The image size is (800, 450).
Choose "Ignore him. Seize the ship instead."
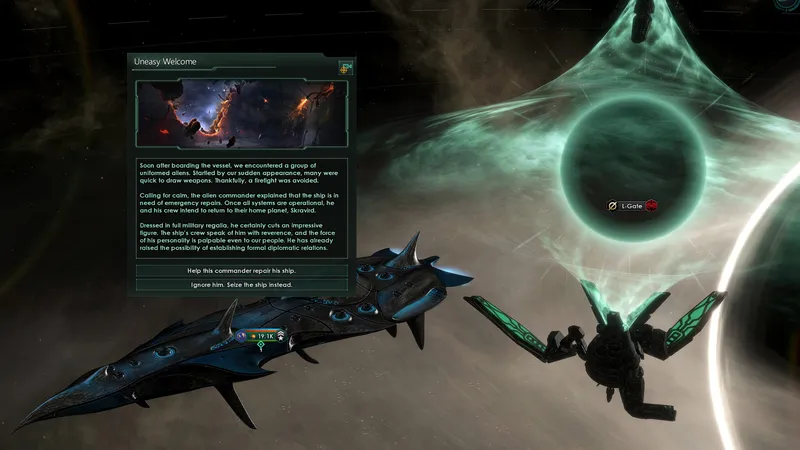[241, 285]
